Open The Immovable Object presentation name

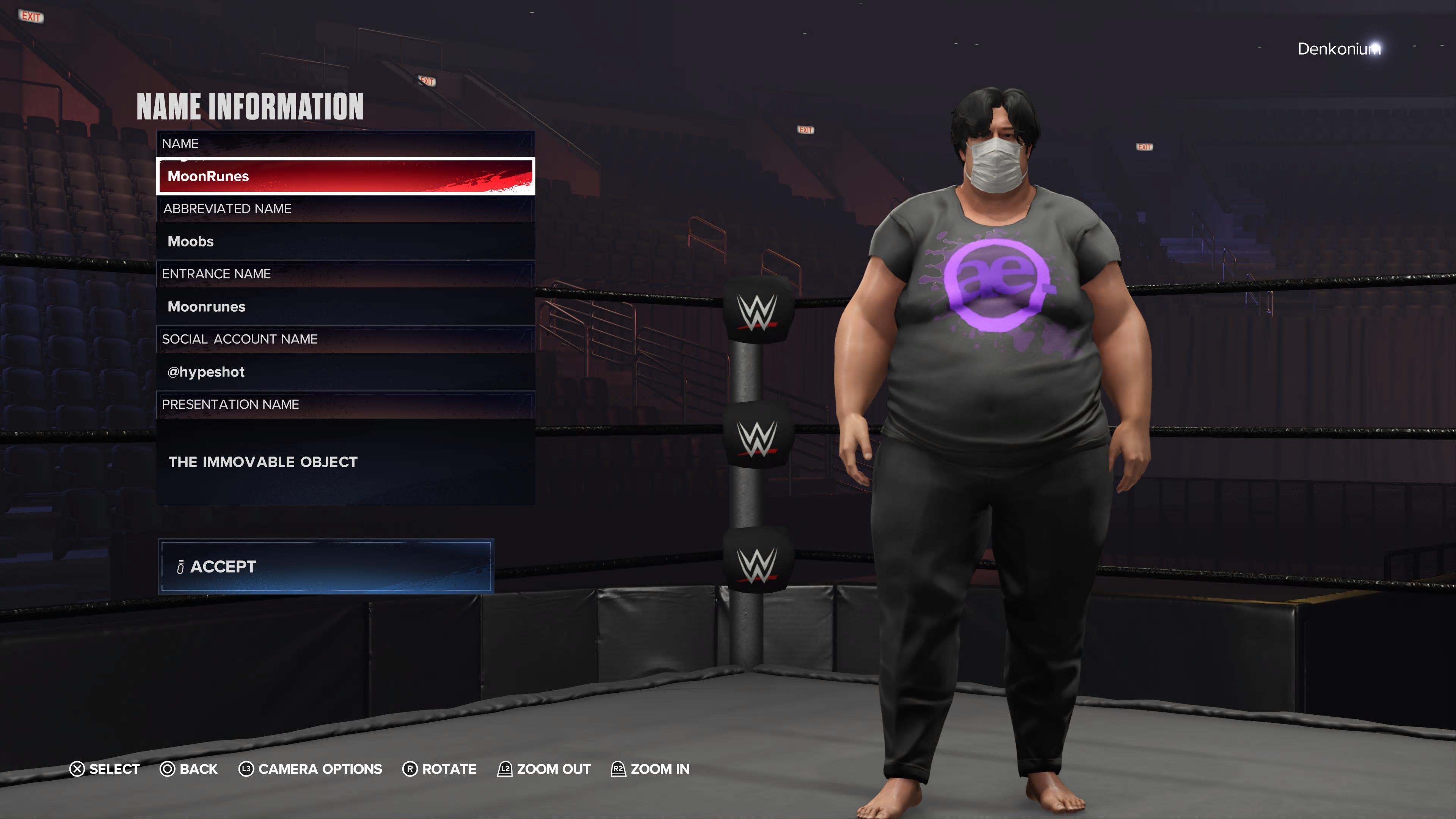[345, 461]
